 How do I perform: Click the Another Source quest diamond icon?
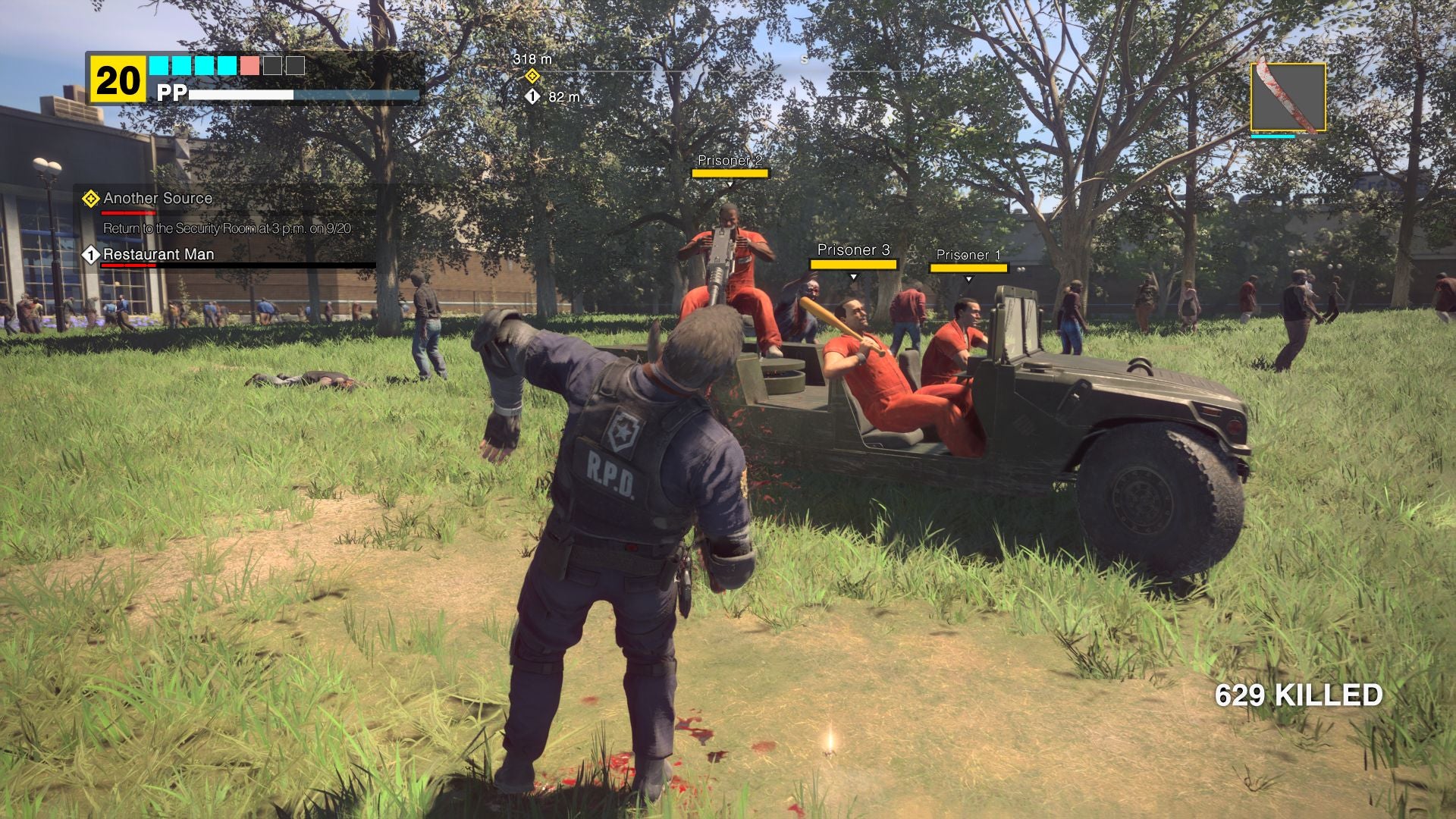[90, 198]
